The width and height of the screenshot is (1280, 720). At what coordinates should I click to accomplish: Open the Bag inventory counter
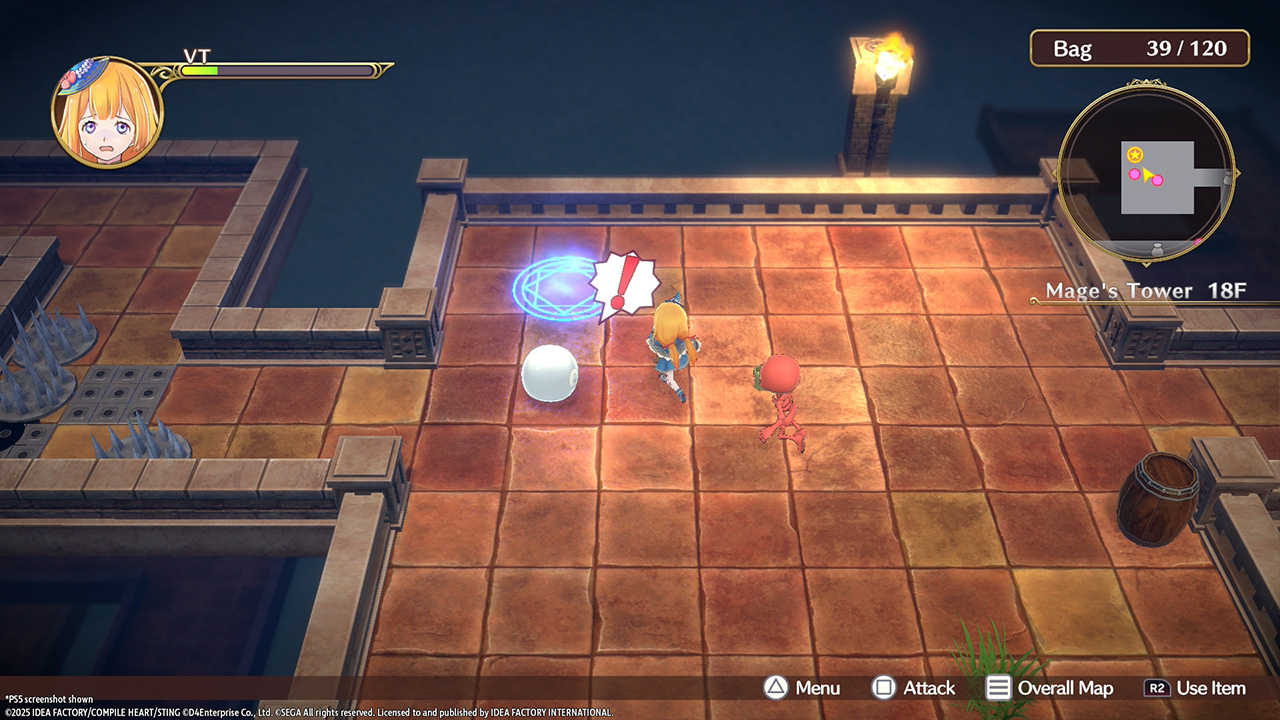(1140, 48)
